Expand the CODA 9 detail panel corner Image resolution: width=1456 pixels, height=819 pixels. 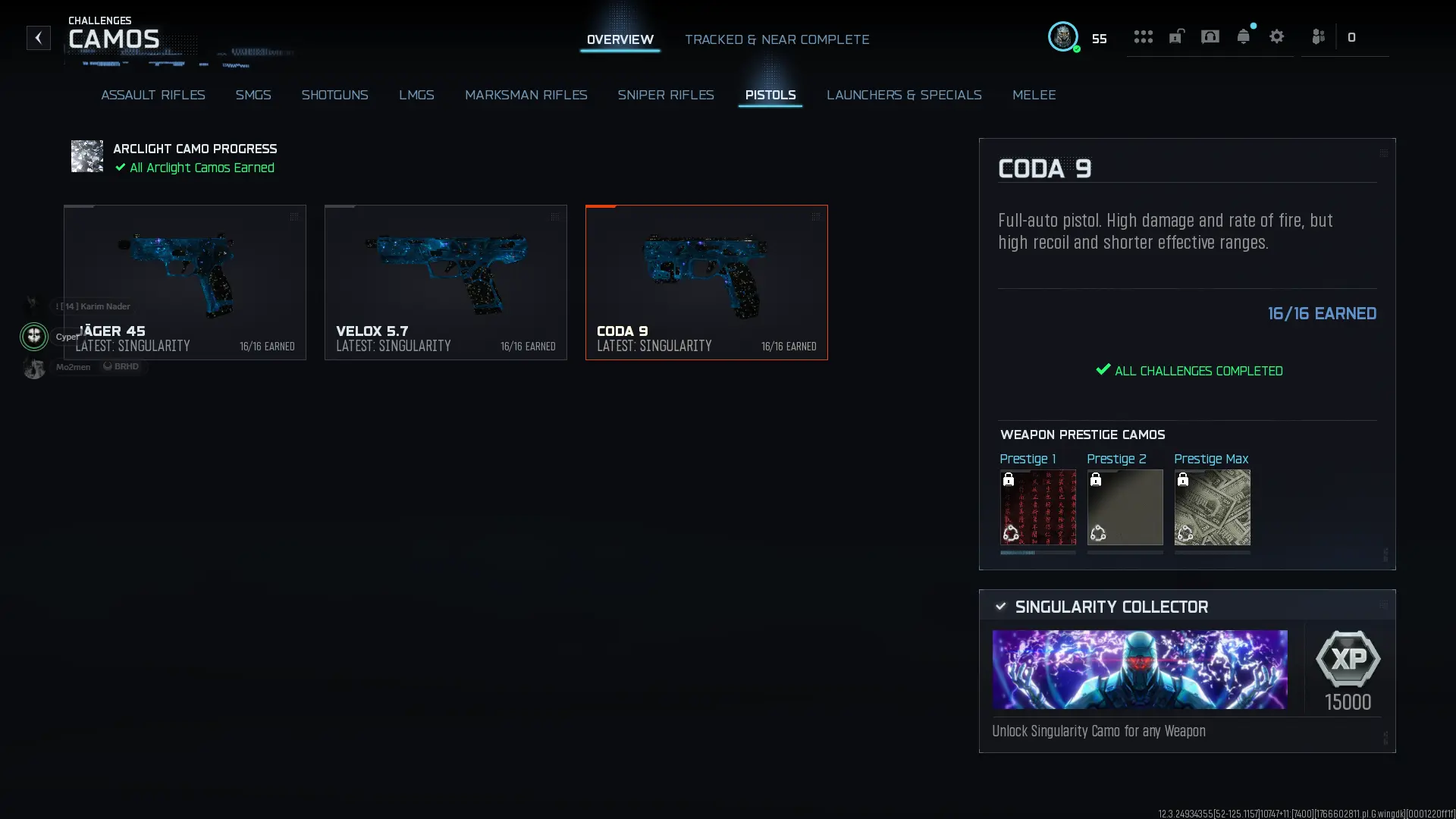(x=1383, y=152)
